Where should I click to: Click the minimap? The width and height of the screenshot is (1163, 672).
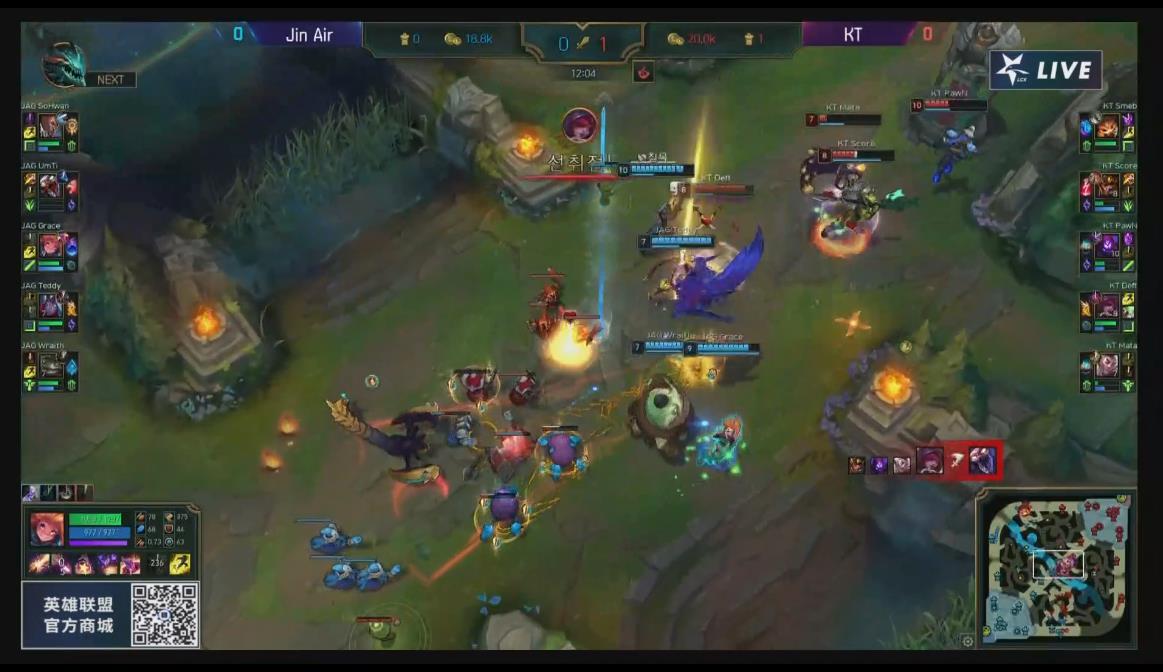[x=1056, y=569]
